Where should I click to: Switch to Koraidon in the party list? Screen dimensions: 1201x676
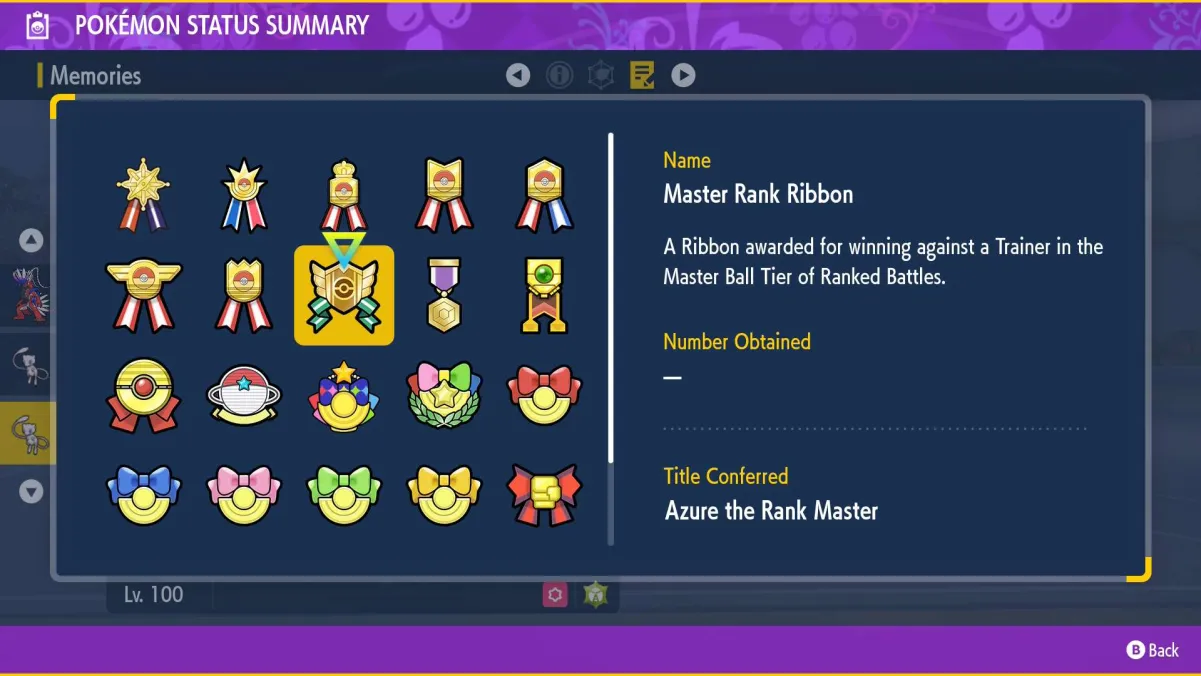[x=28, y=294]
